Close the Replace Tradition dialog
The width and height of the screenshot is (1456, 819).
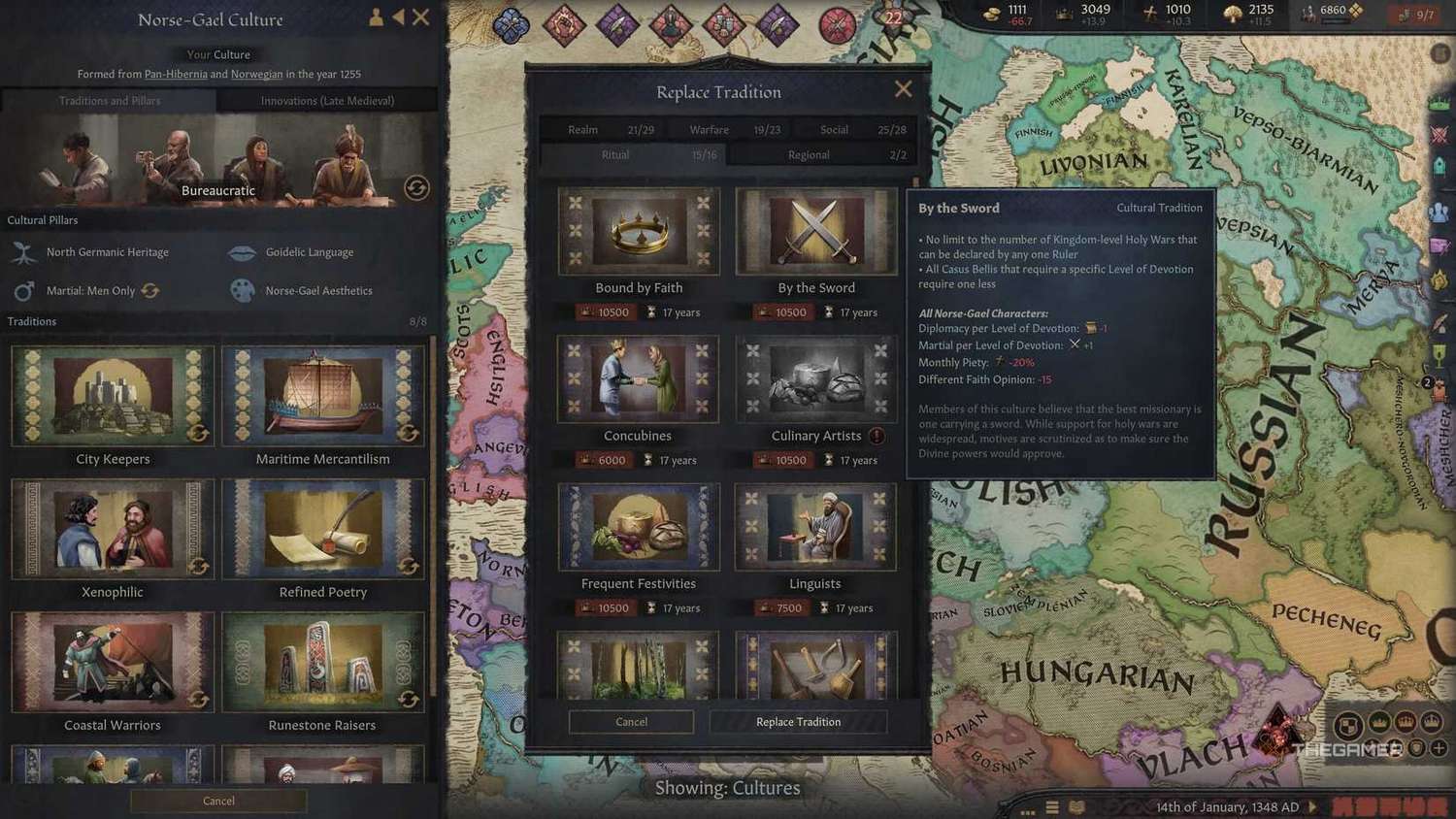click(903, 89)
